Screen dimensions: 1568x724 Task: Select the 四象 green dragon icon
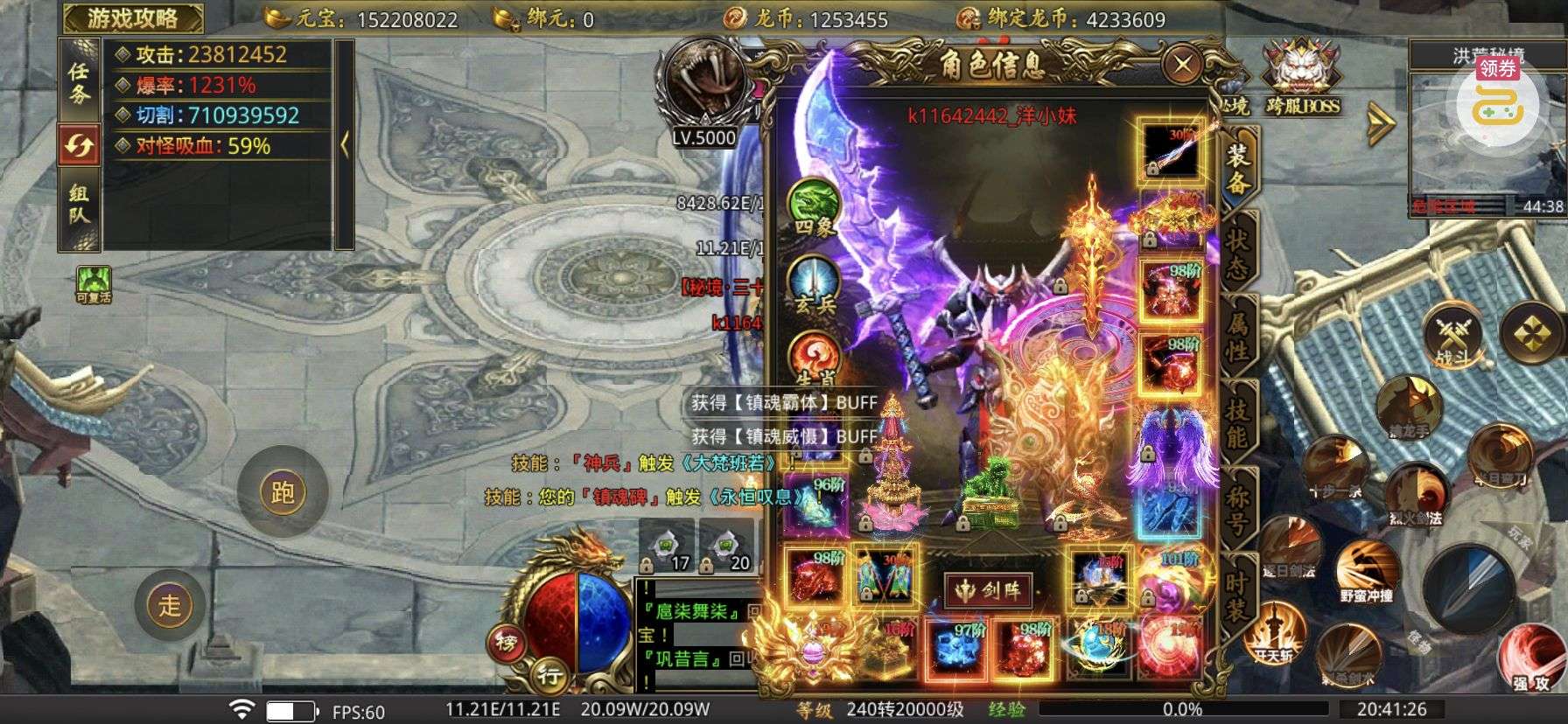815,206
